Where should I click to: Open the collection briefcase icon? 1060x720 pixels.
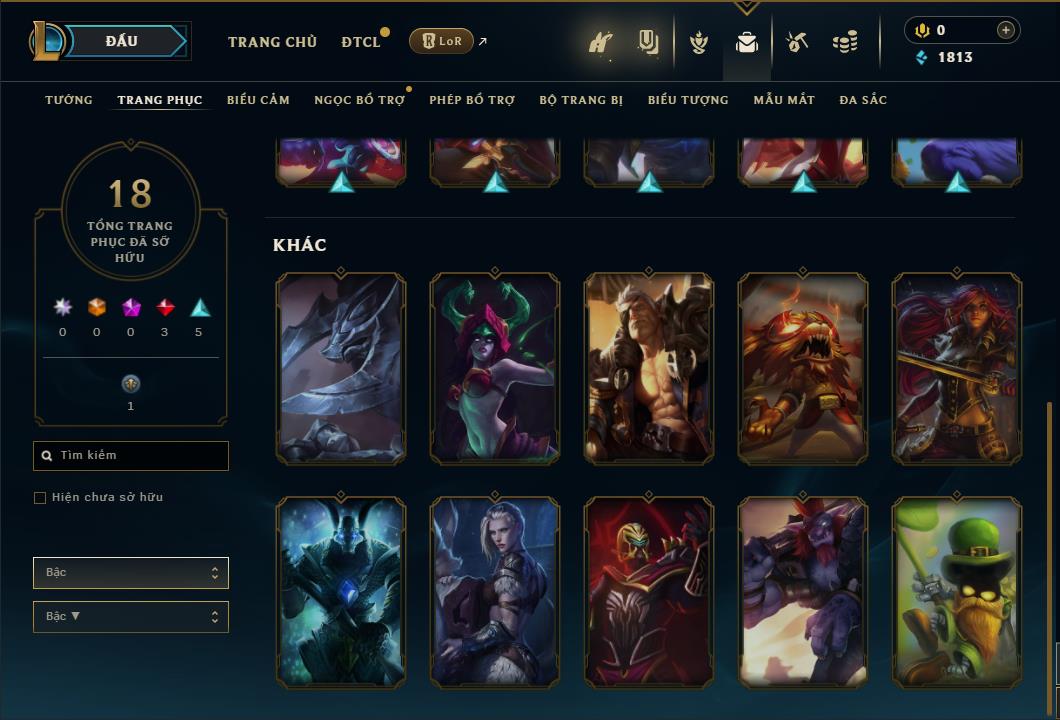click(746, 42)
